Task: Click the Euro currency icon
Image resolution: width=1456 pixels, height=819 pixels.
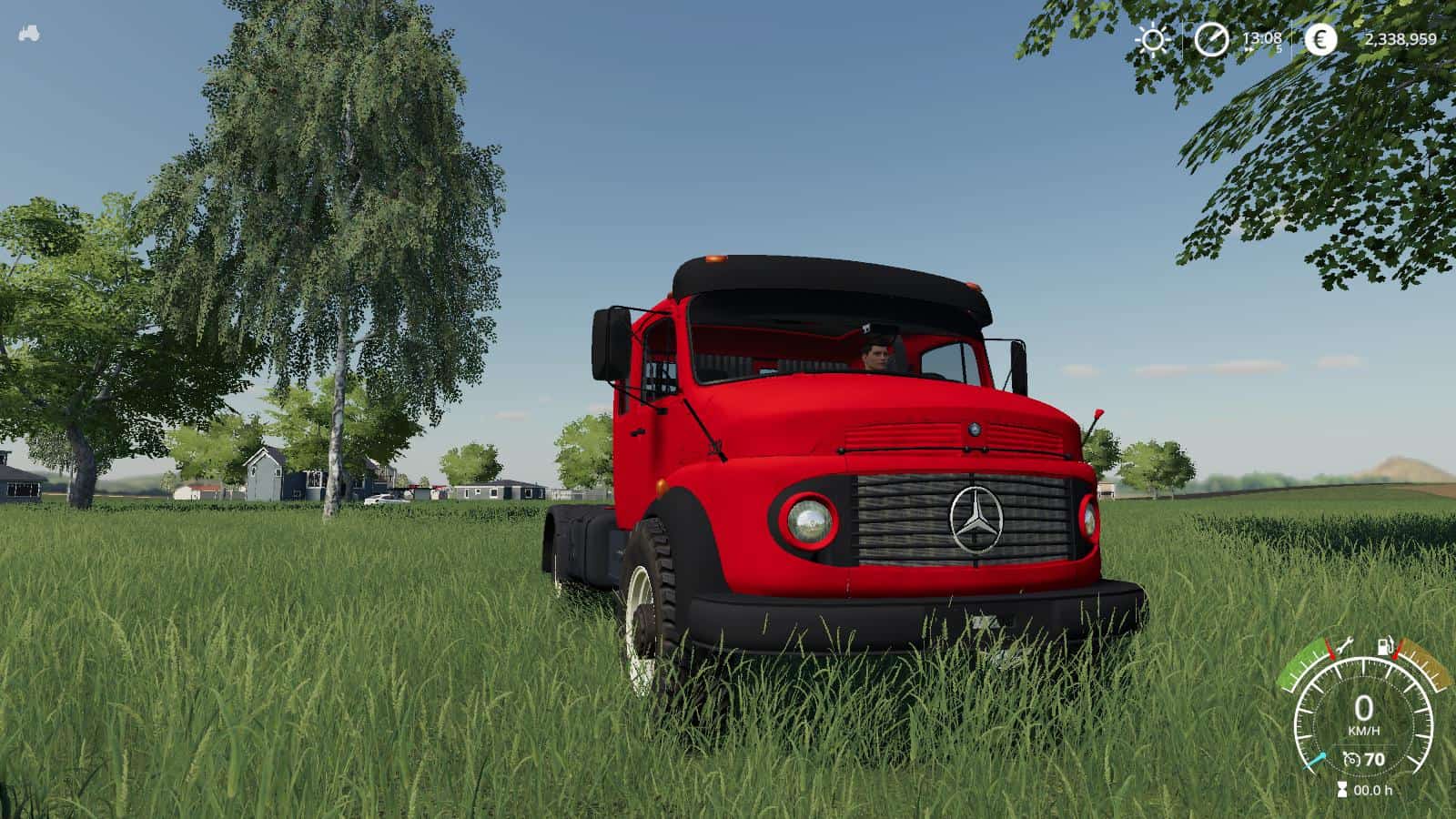Action: point(1322,38)
